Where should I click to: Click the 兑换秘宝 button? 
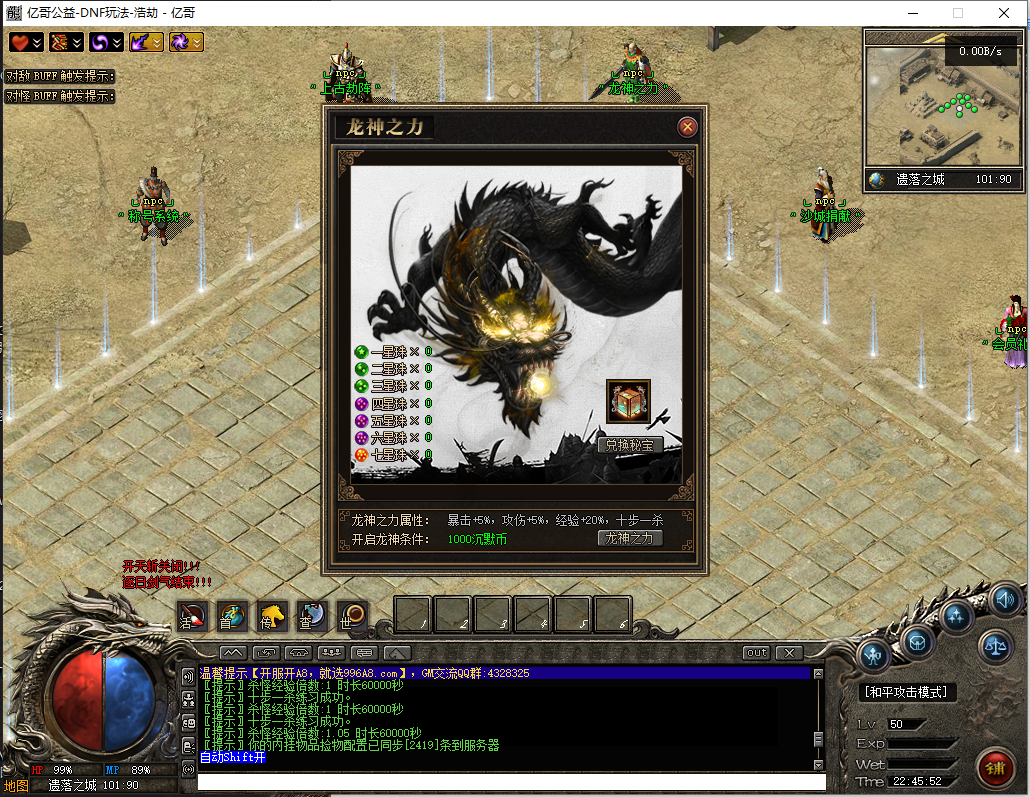[629, 445]
